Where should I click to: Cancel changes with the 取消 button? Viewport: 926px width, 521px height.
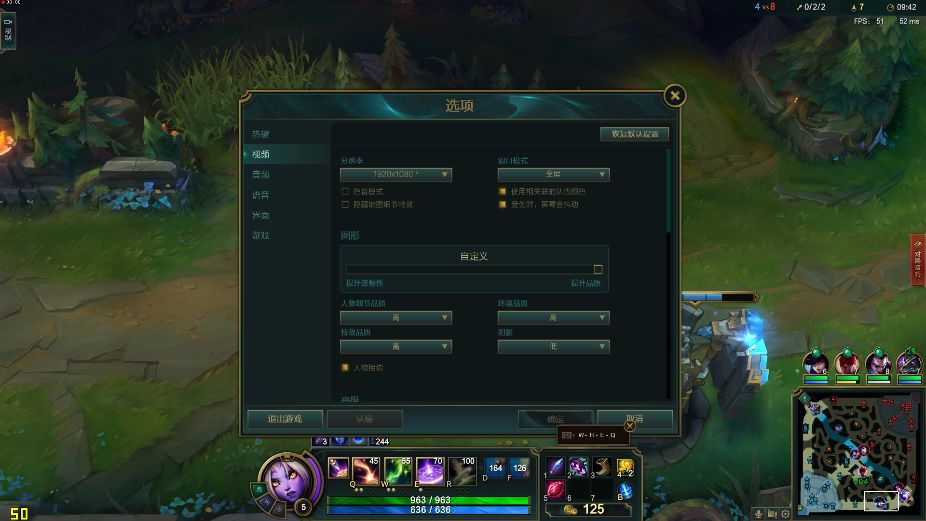[x=634, y=419]
